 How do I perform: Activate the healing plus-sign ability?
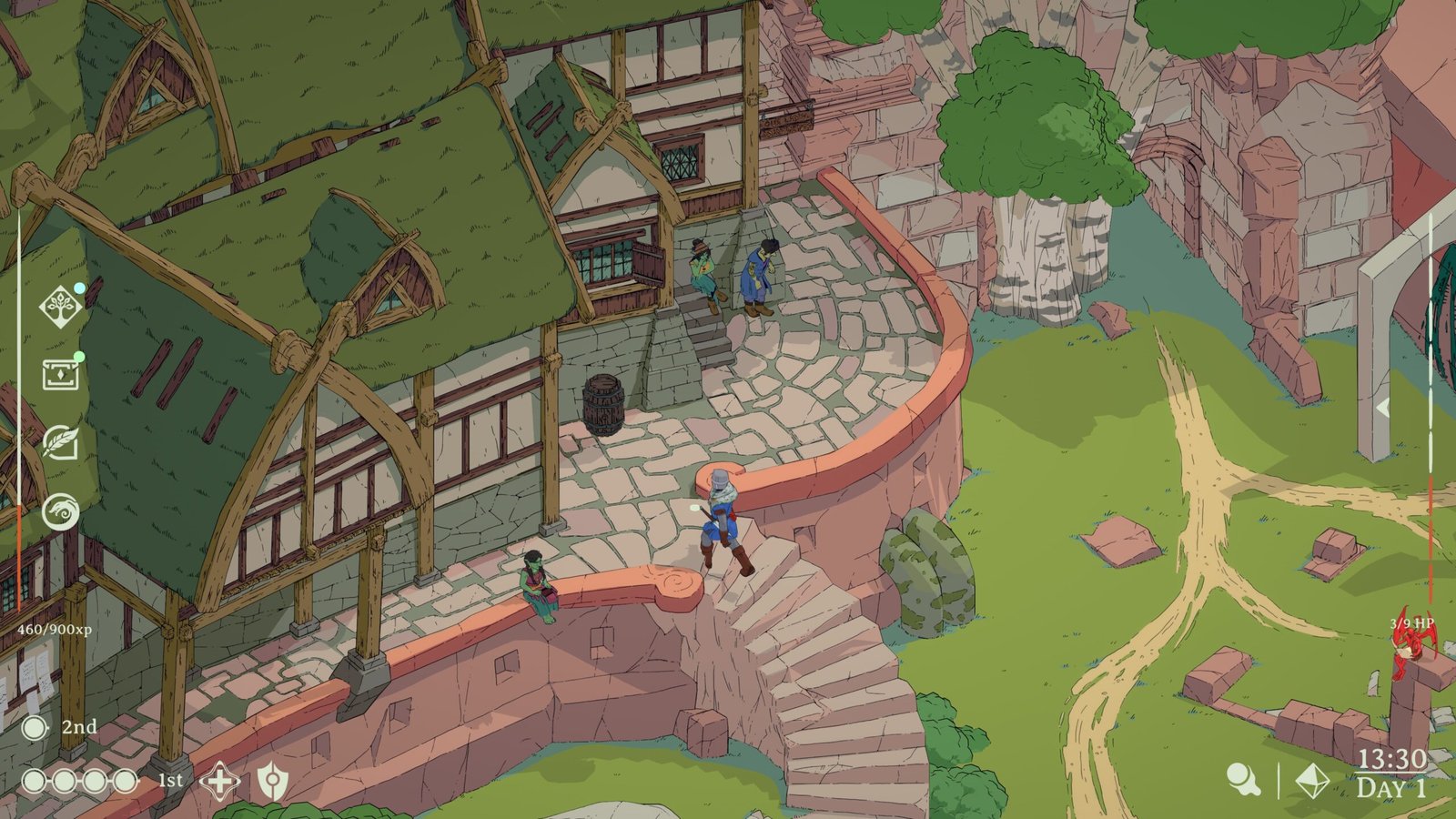(219, 781)
